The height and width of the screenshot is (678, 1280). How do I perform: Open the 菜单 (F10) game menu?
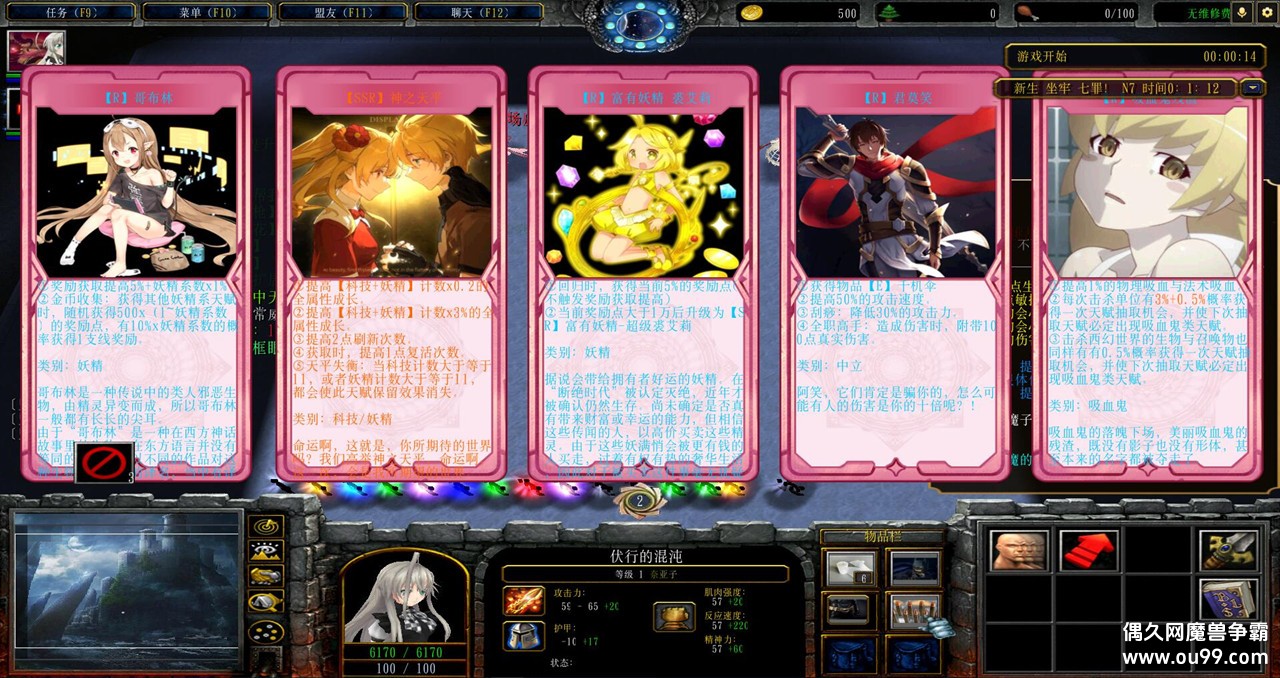coord(206,13)
